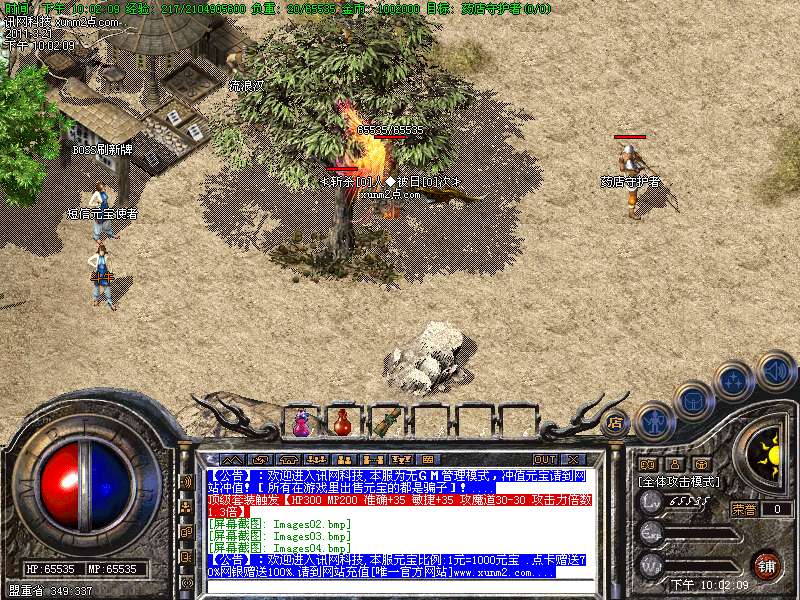This screenshot has height=600, width=800.
Task: Toggle the sound-wave chat filter icon
Action: pyautogui.click(x=186, y=481)
